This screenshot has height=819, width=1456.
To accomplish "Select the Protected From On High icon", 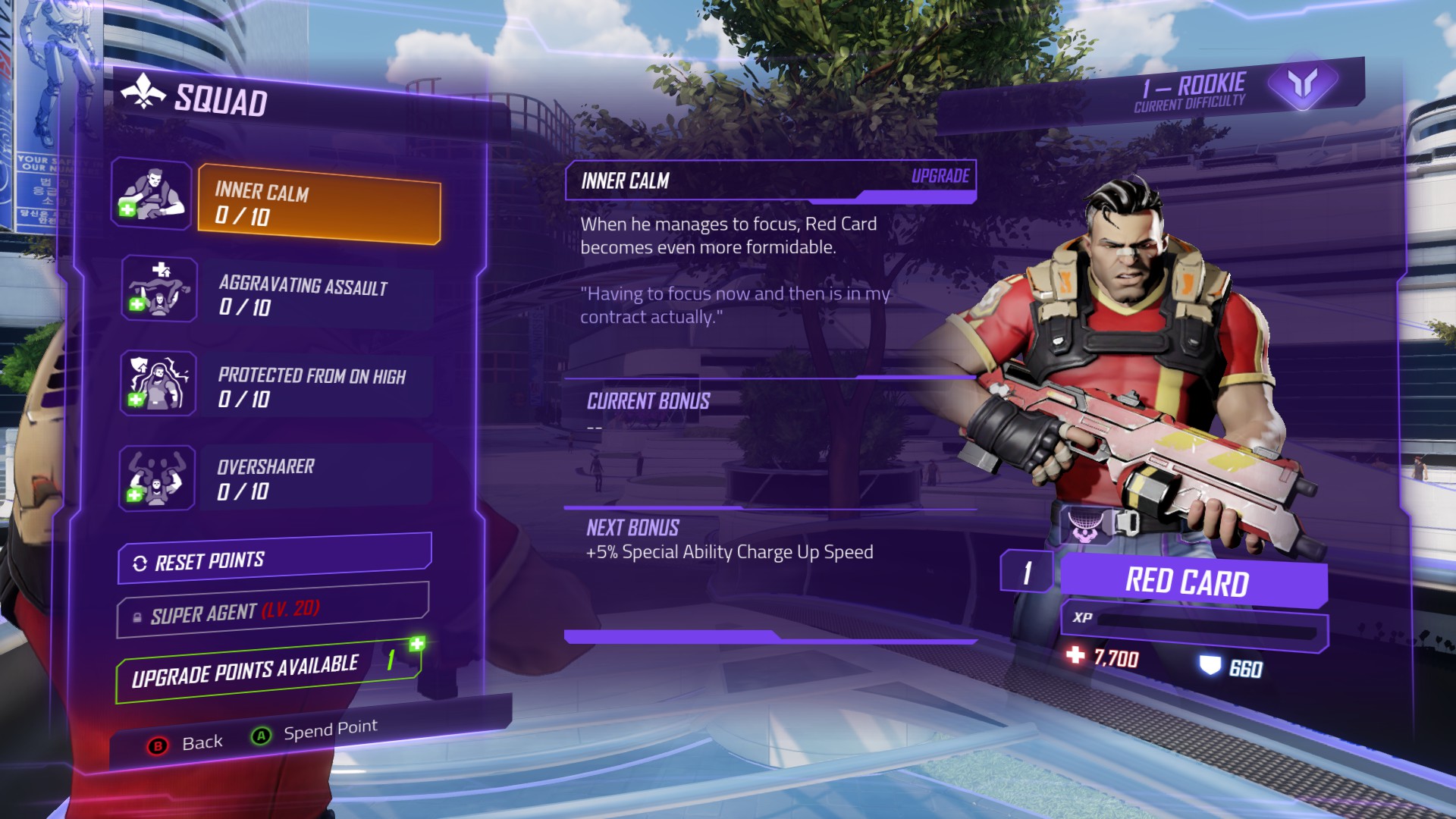I will pos(158,384).
